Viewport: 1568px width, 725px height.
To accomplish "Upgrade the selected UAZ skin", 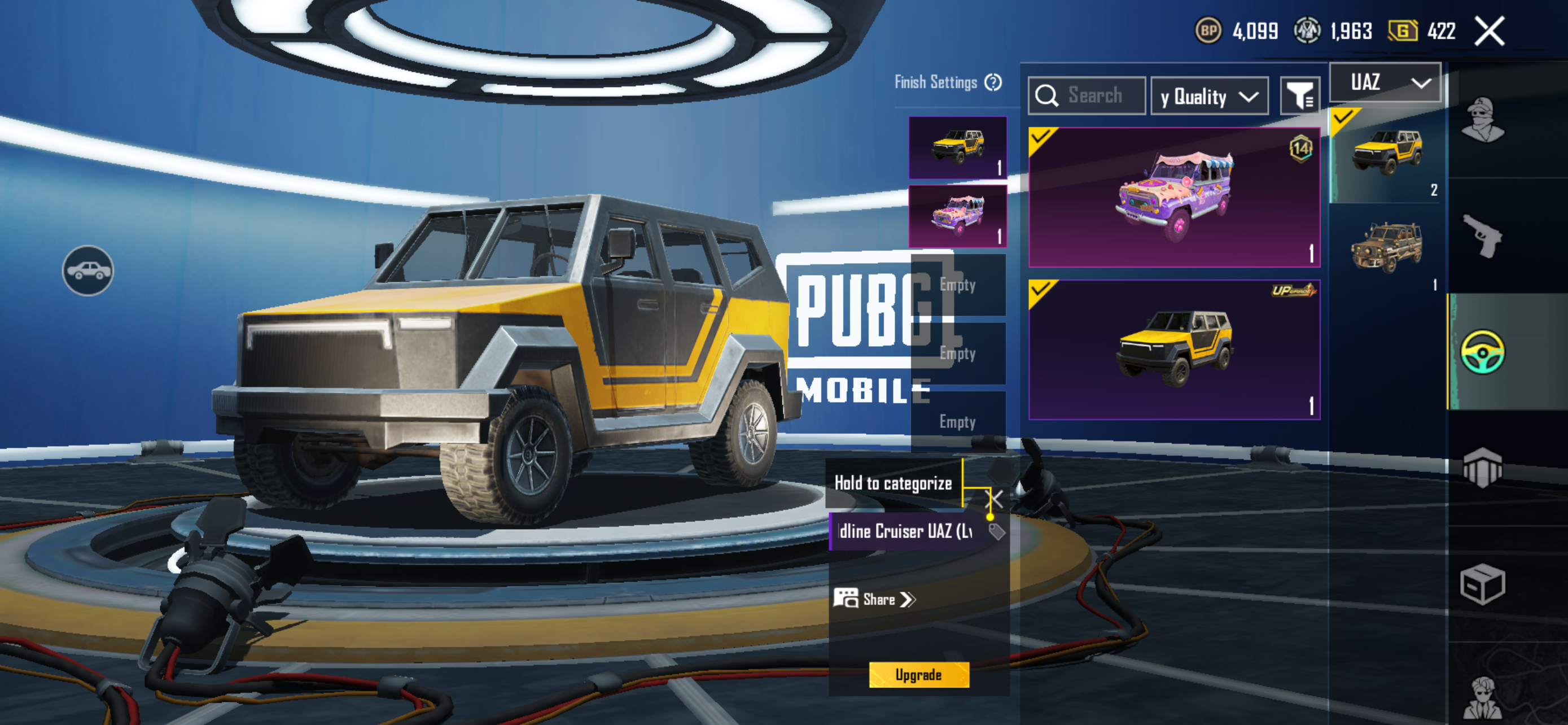I will [x=918, y=675].
